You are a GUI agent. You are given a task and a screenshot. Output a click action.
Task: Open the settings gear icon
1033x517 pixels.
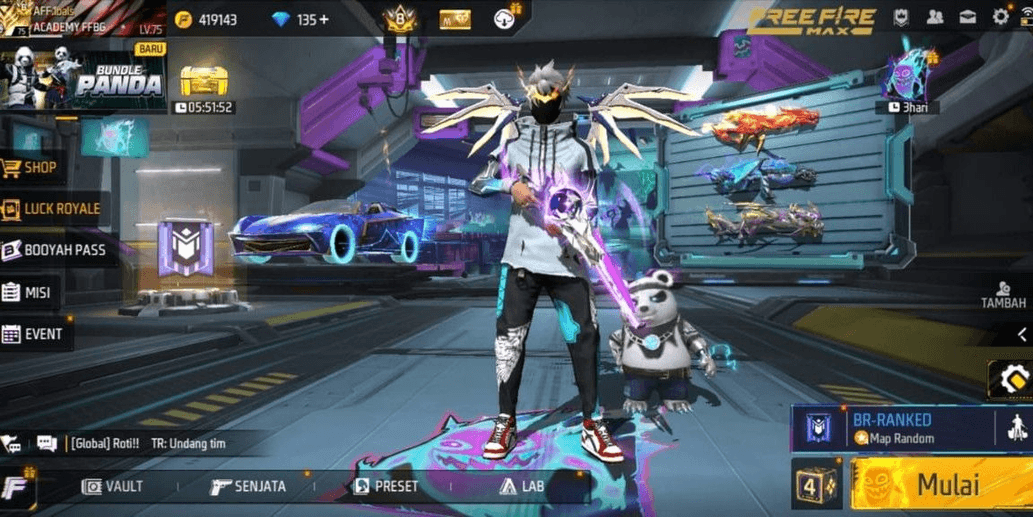(x=1000, y=17)
